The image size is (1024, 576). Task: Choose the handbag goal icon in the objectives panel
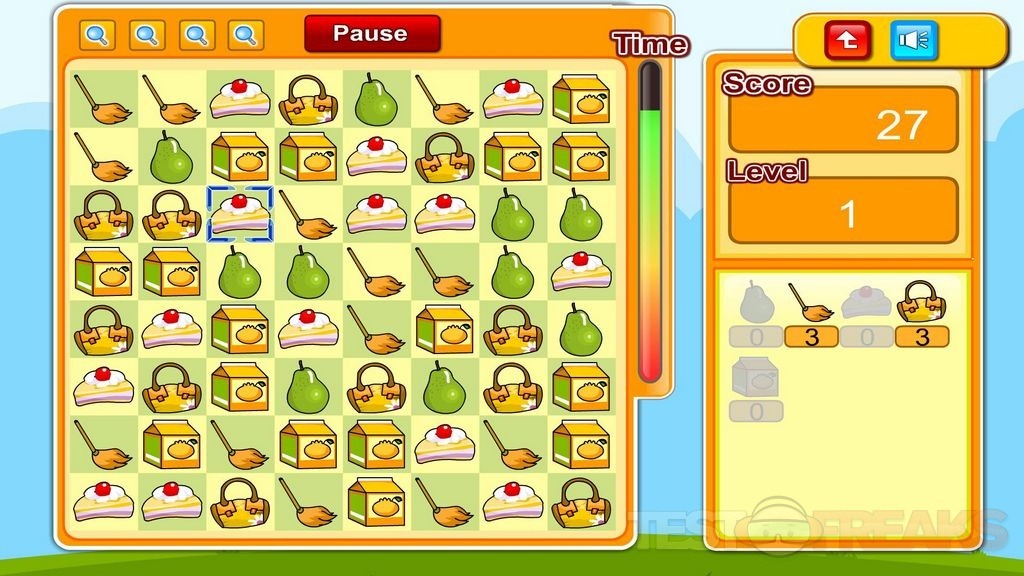click(x=921, y=302)
